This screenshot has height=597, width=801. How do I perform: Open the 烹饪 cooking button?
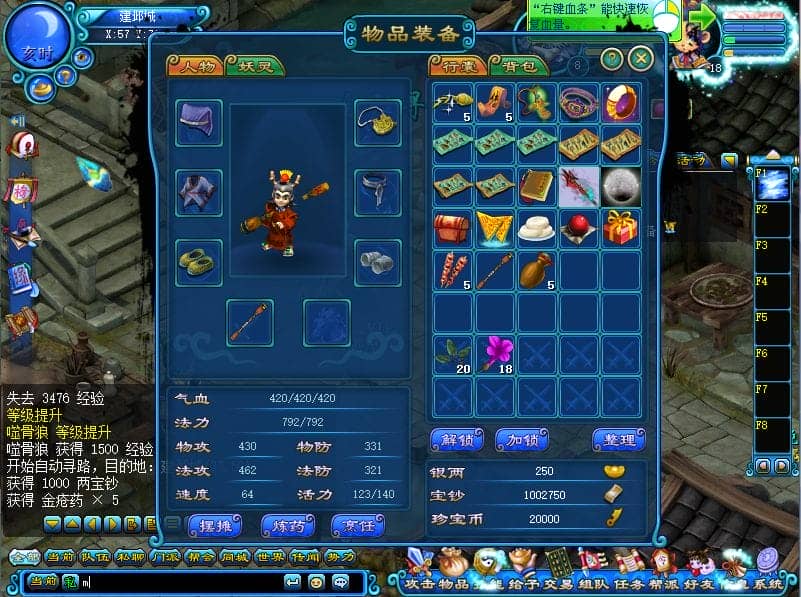(358, 525)
